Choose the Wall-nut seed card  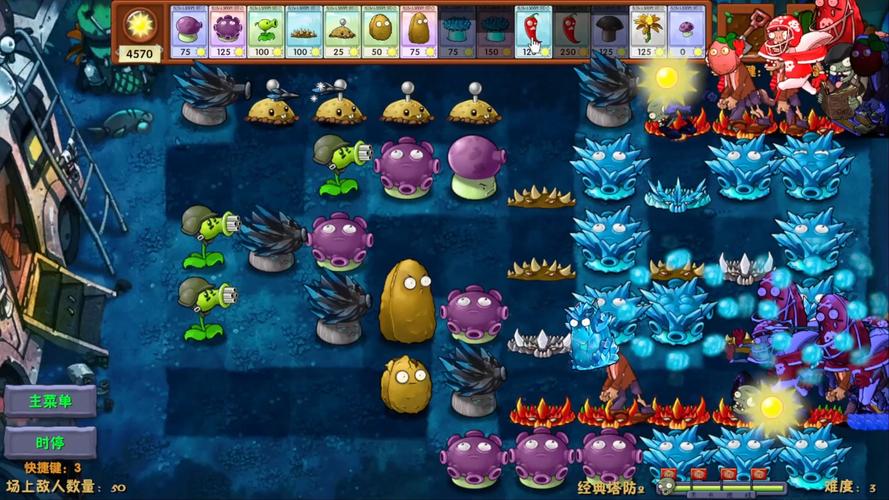pos(380,31)
